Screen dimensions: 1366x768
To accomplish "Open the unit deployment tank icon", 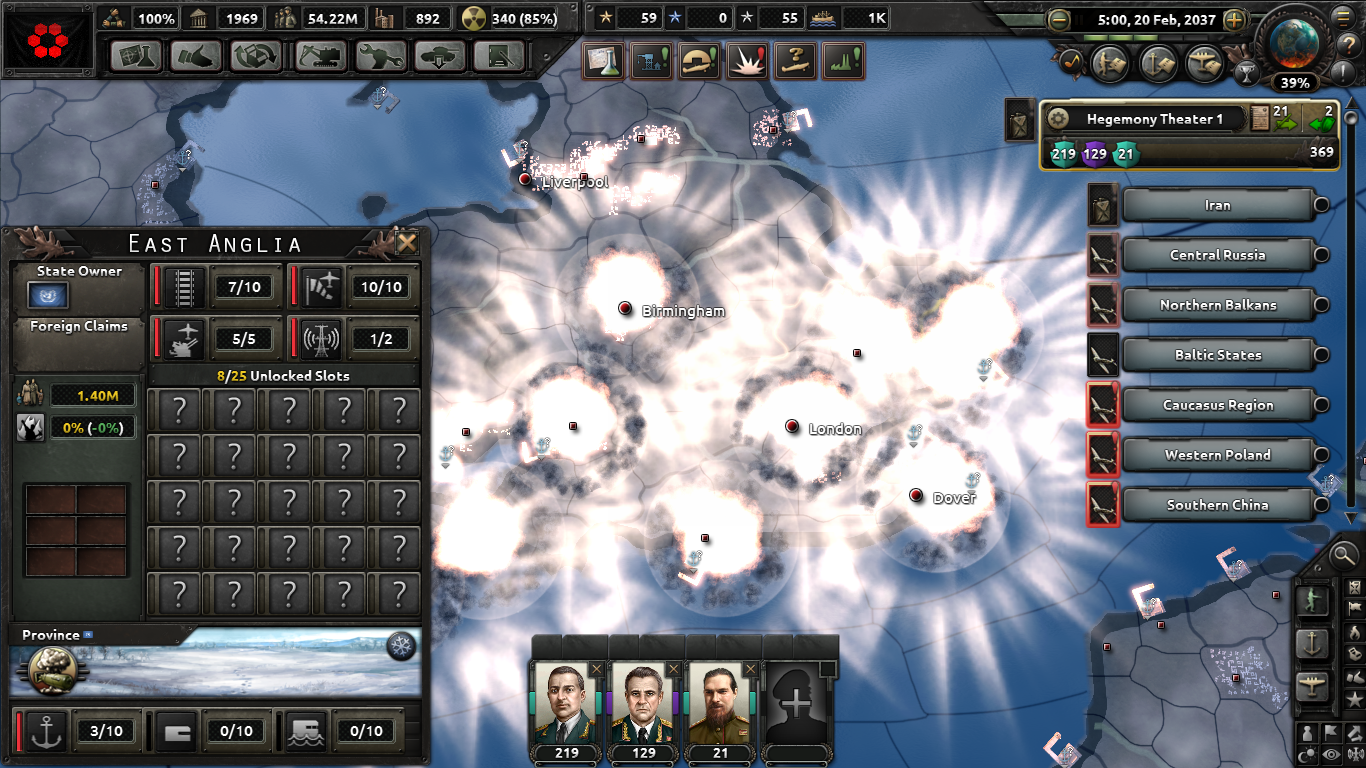I will tap(438, 57).
